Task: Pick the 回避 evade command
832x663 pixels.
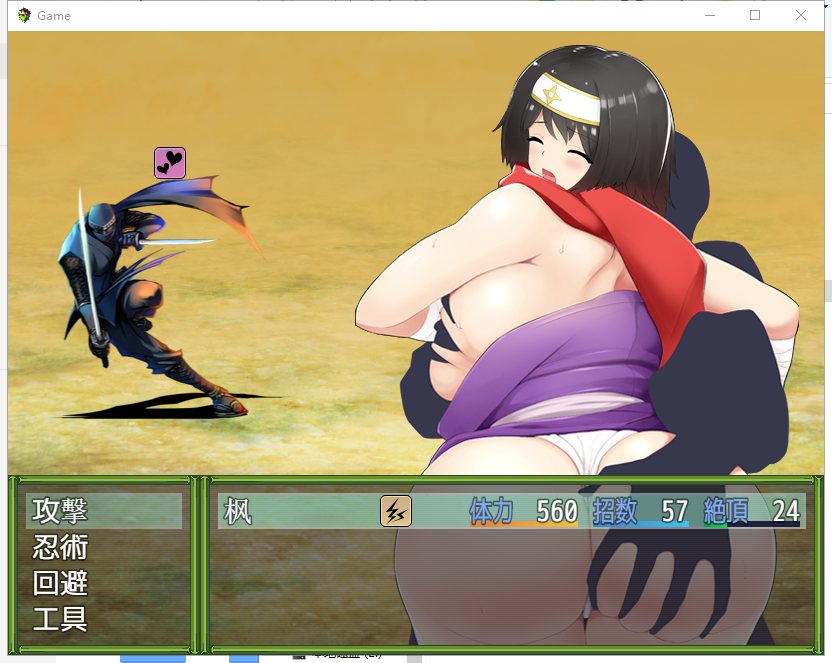Action: [x=60, y=583]
